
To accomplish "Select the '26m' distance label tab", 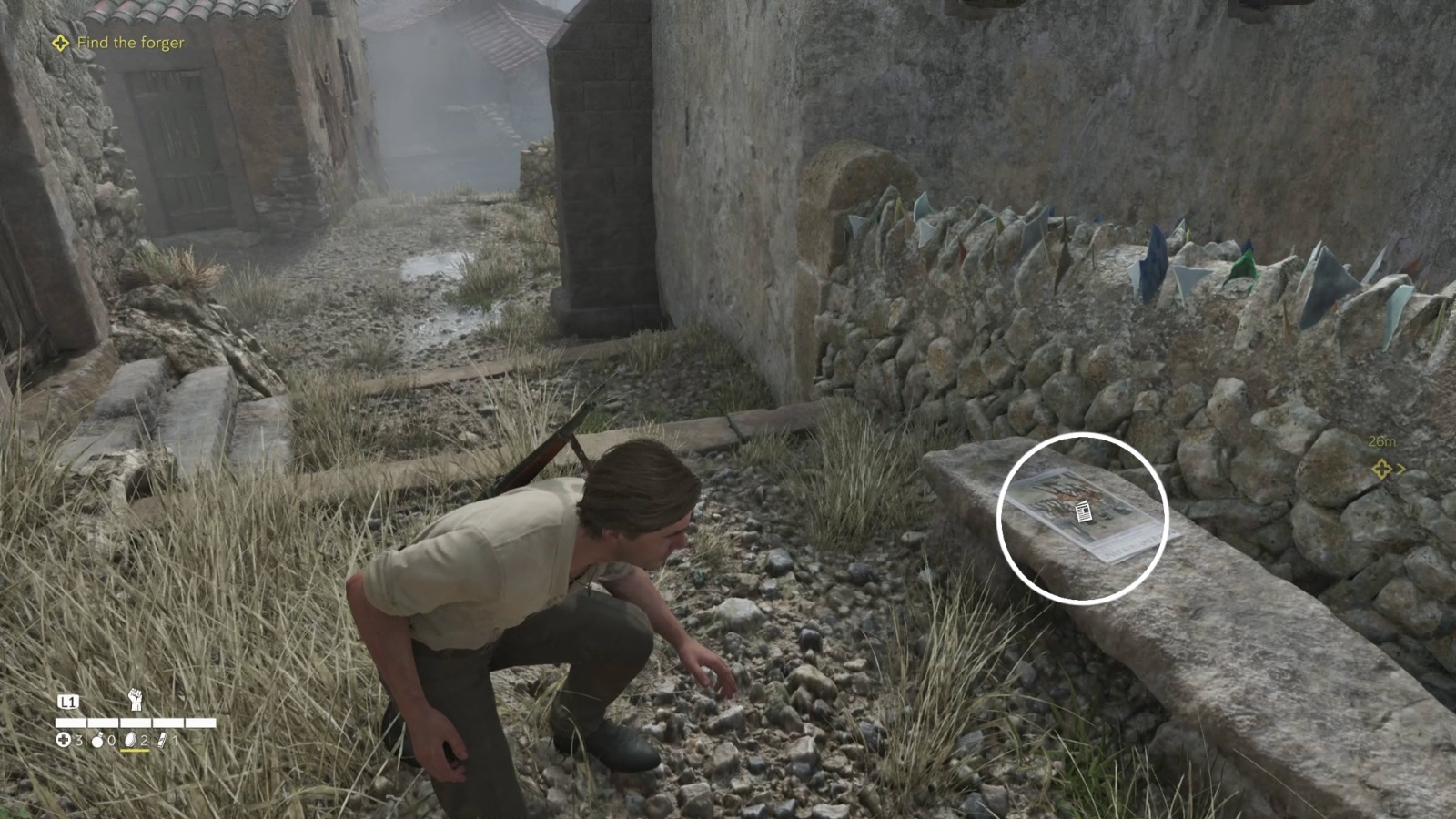I will tap(1382, 442).
